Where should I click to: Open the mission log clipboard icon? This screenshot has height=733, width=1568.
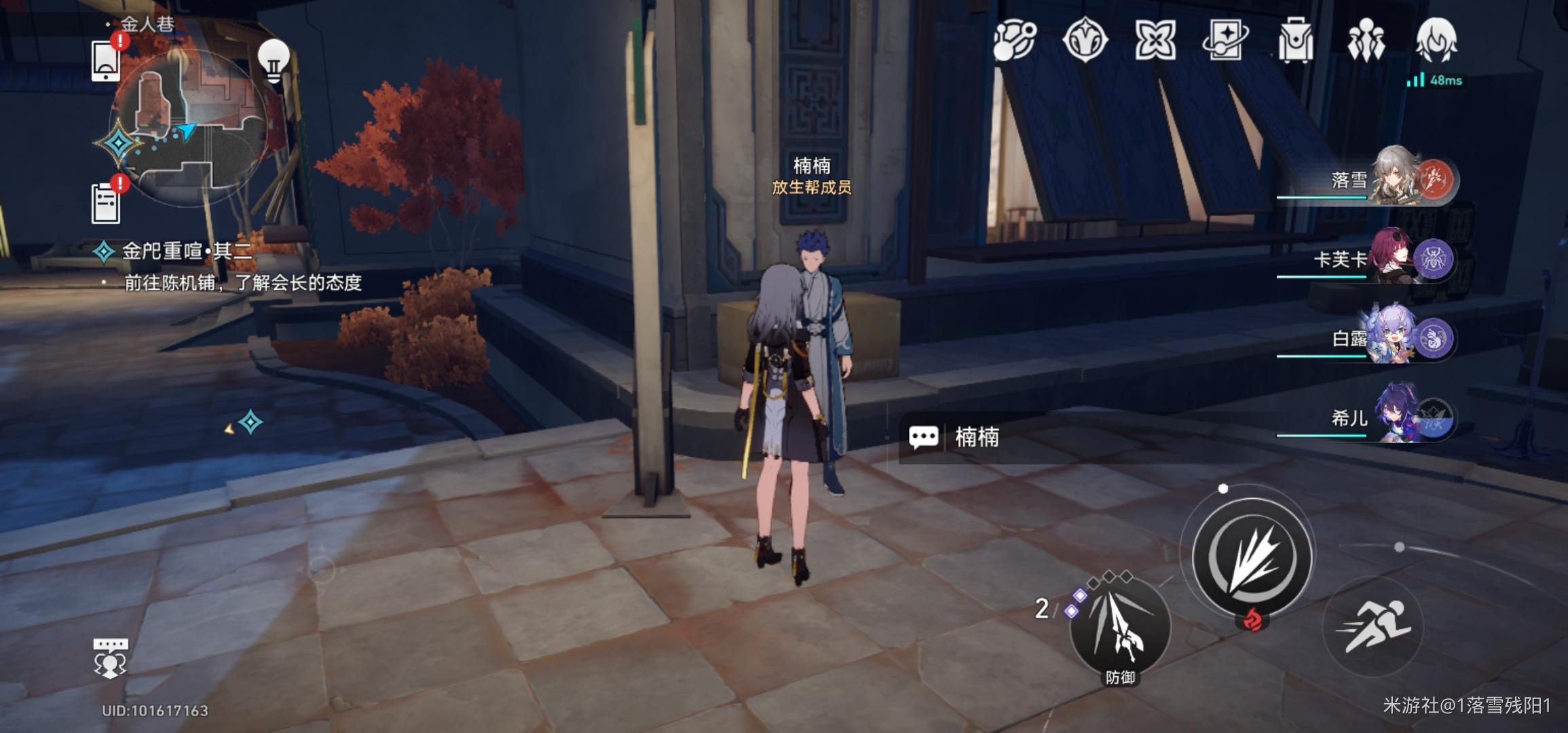pyautogui.click(x=106, y=202)
